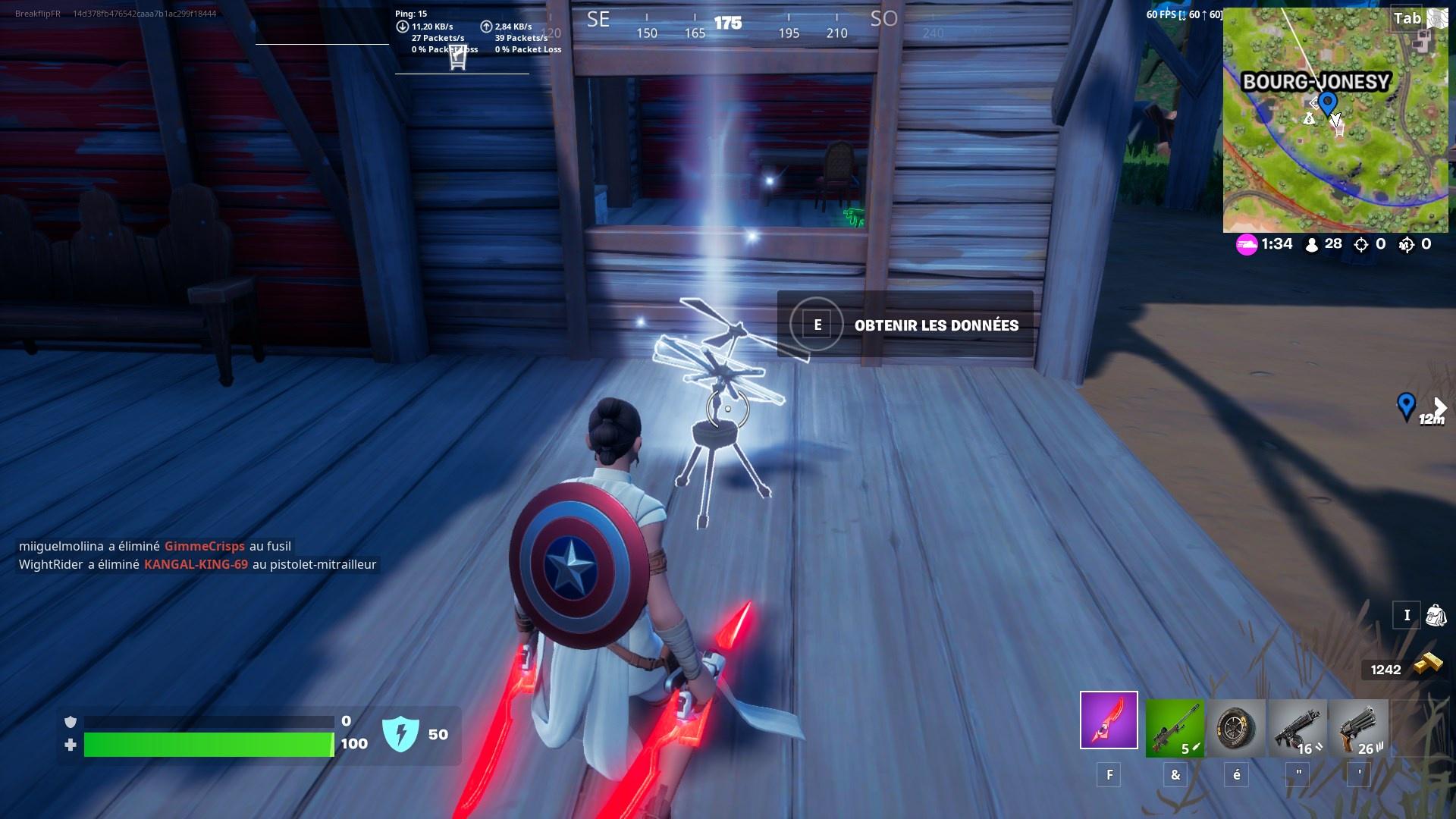Click the OBTENIR LES DONNÉES prompt text
Screen dimensions: 1456x819
pos(937,325)
